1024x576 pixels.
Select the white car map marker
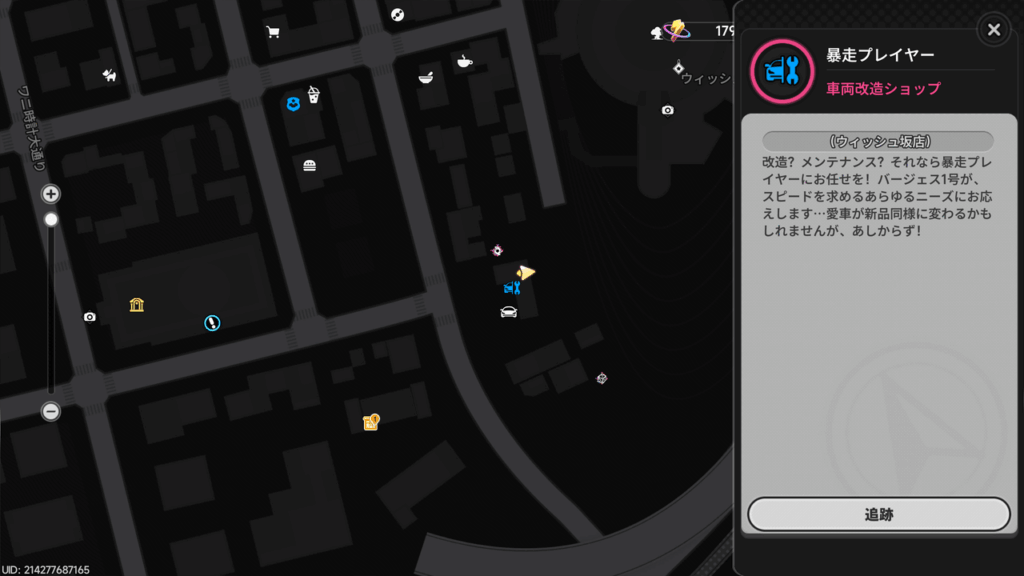click(x=508, y=312)
